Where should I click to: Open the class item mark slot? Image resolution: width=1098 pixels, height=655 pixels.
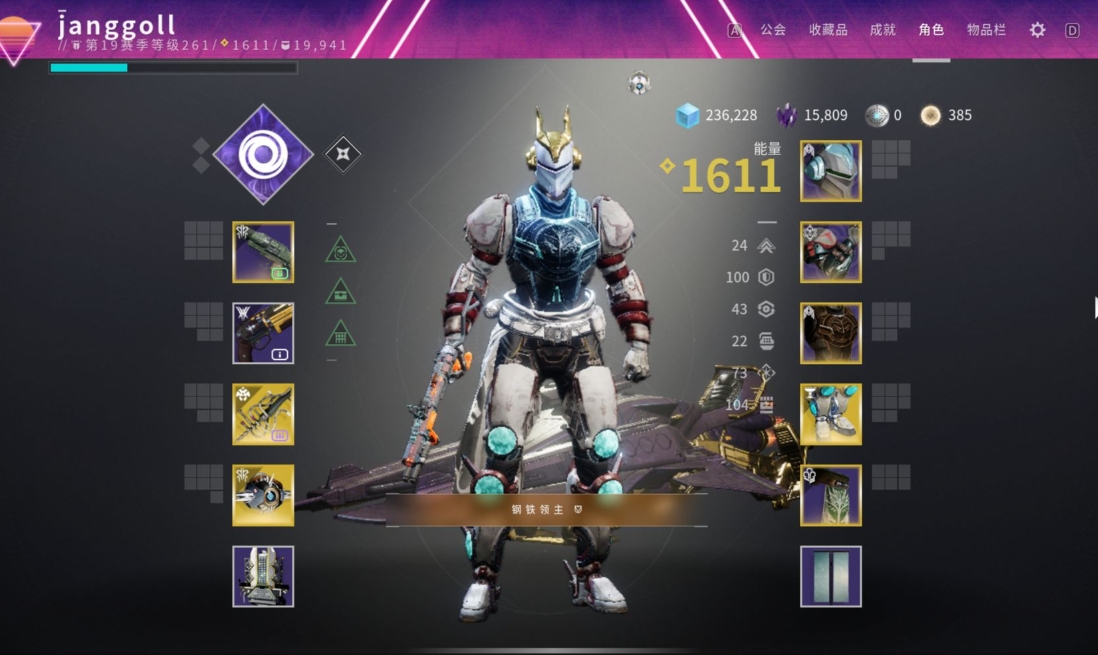(x=831, y=495)
